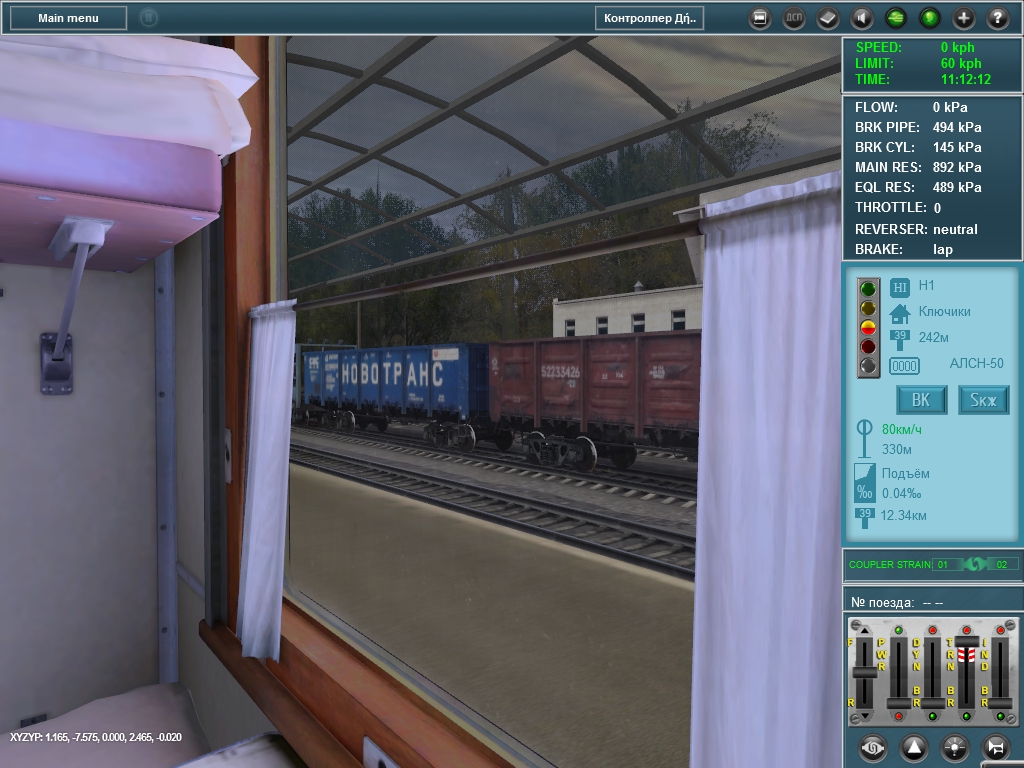This screenshot has height=768, width=1024.
Task: Open the Main menu
Action: click(x=68, y=18)
